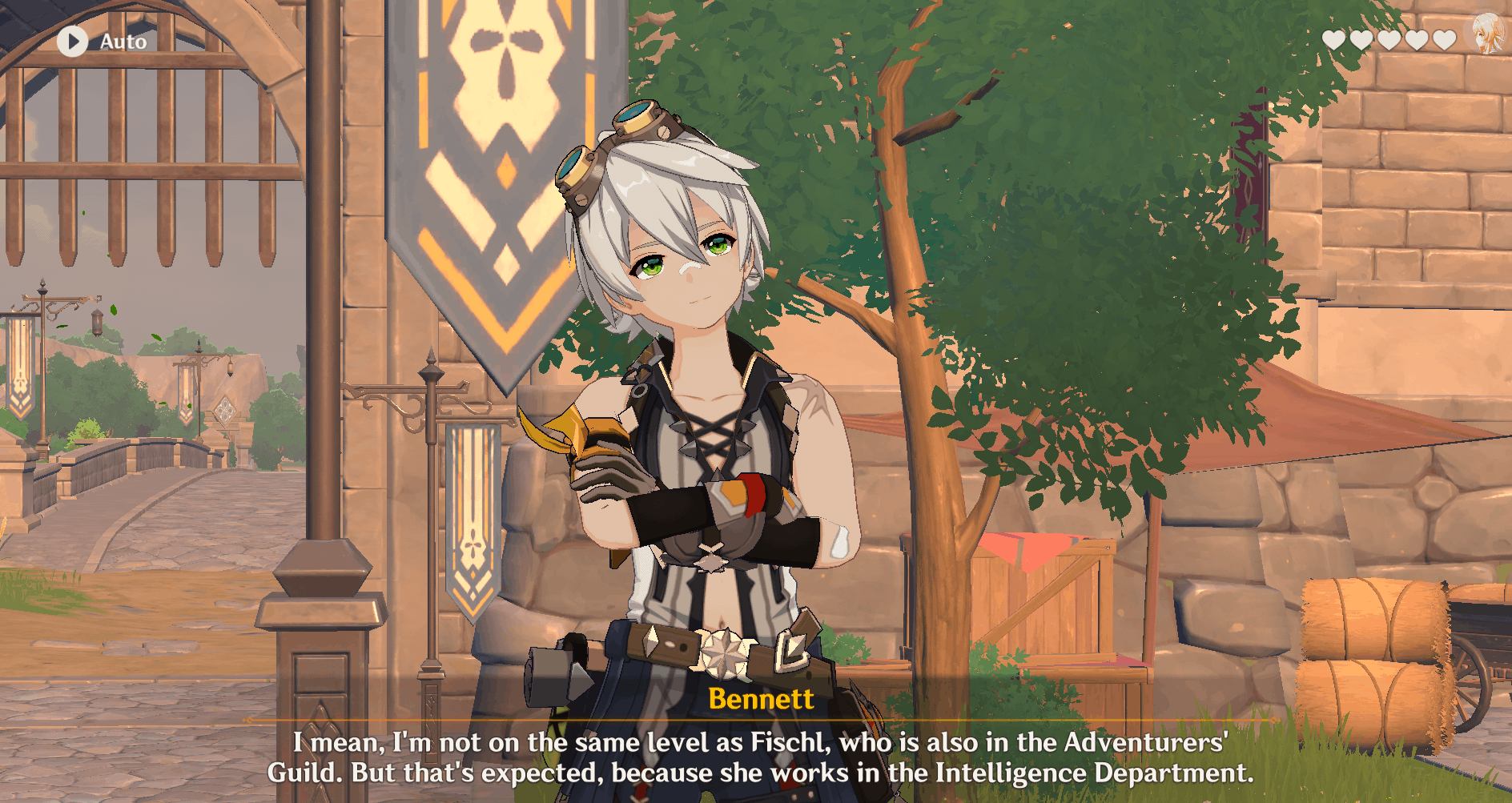The image size is (1512, 803).
Task: Click the dialogue box mentioning Fischl
Action: tap(759, 757)
